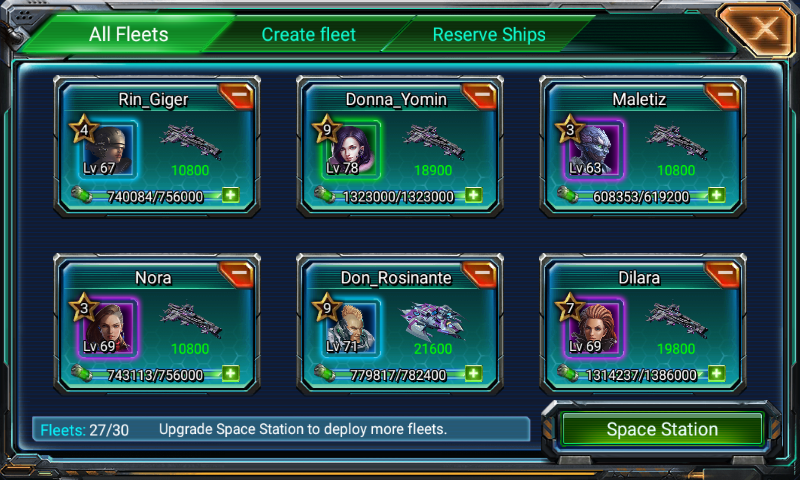Top up Dilara's fleet with the green plus
Screen dimensions: 800x480
[x=716, y=374]
